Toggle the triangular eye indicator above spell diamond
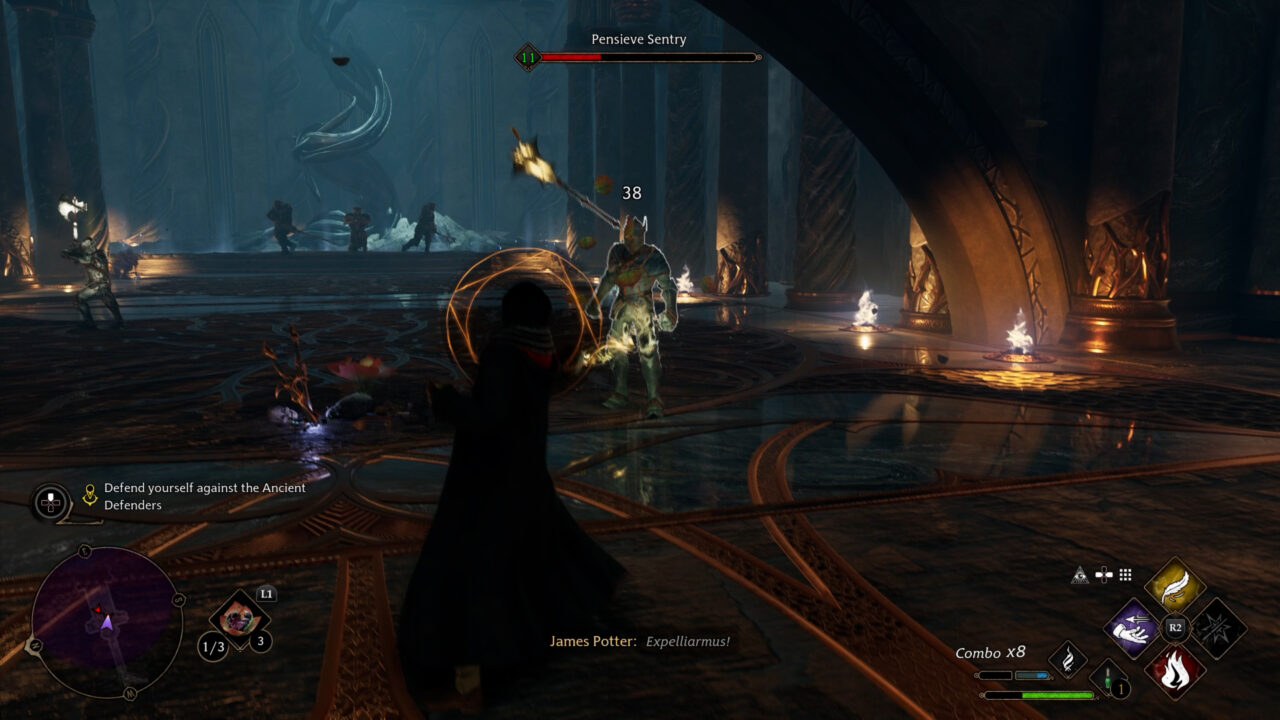The height and width of the screenshot is (720, 1280). (1080, 575)
